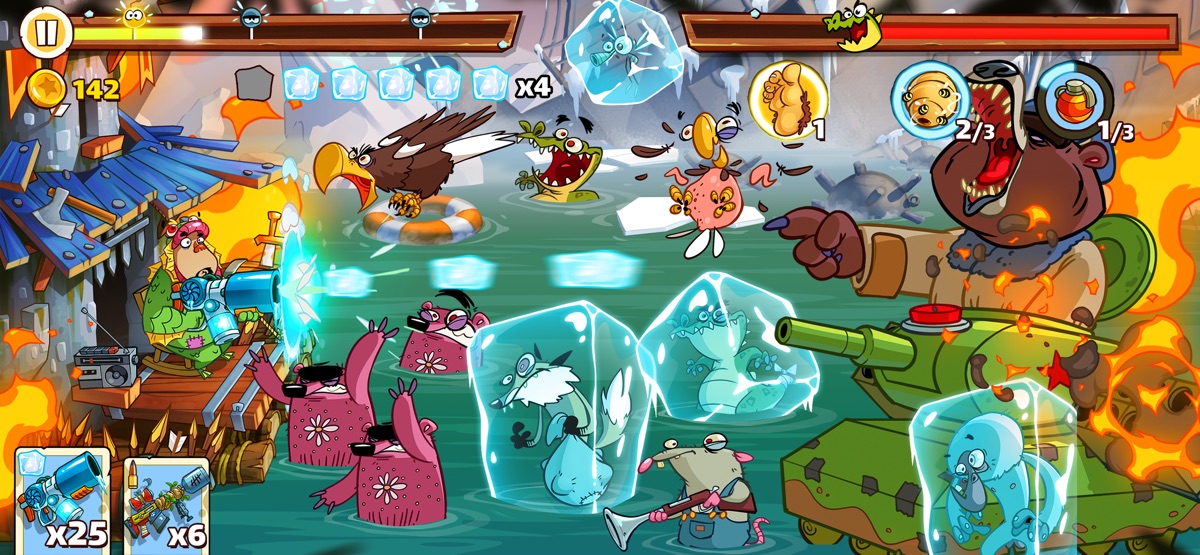Image resolution: width=1200 pixels, height=555 pixels.
Task: Pause the game
Action: (44, 32)
